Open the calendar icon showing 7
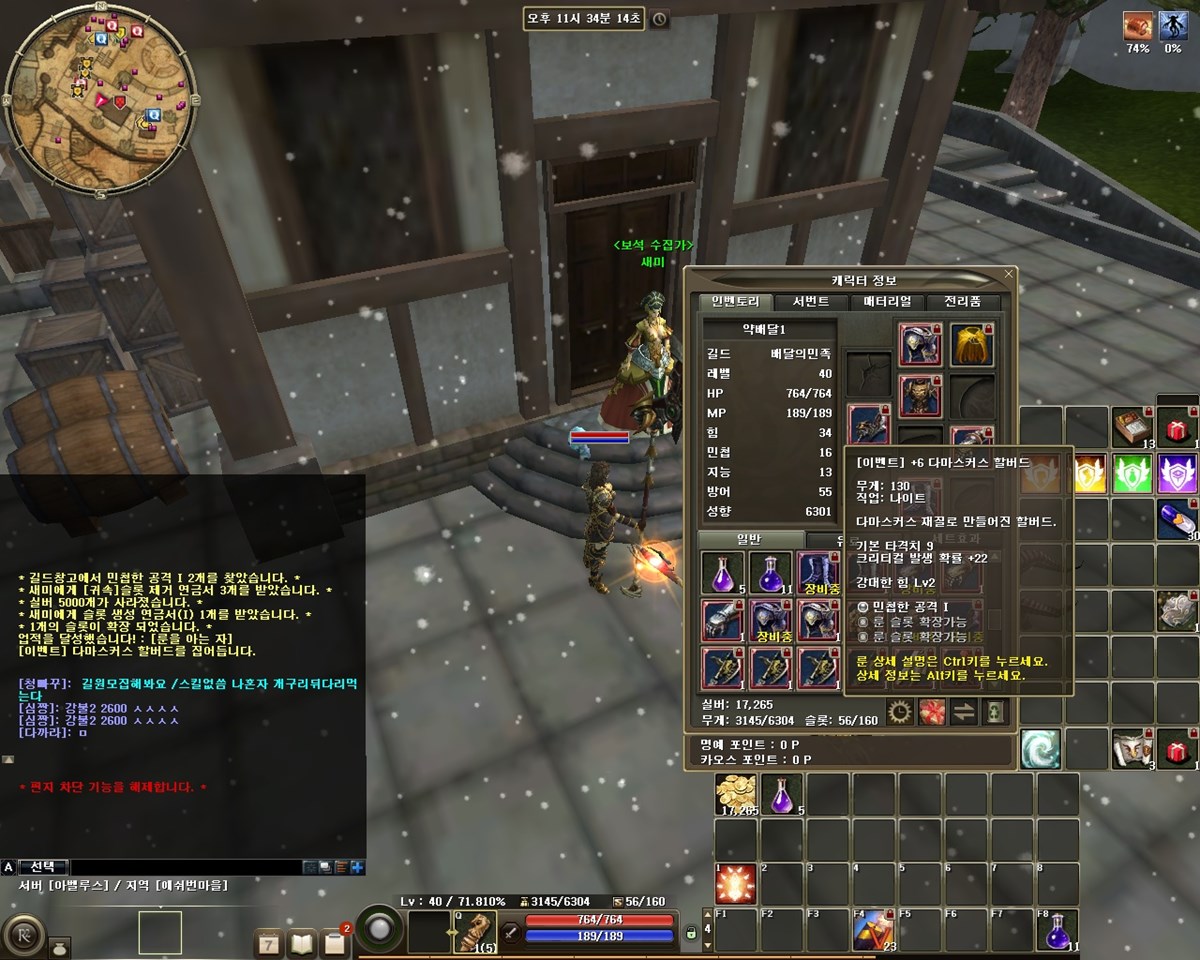 pos(269,942)
